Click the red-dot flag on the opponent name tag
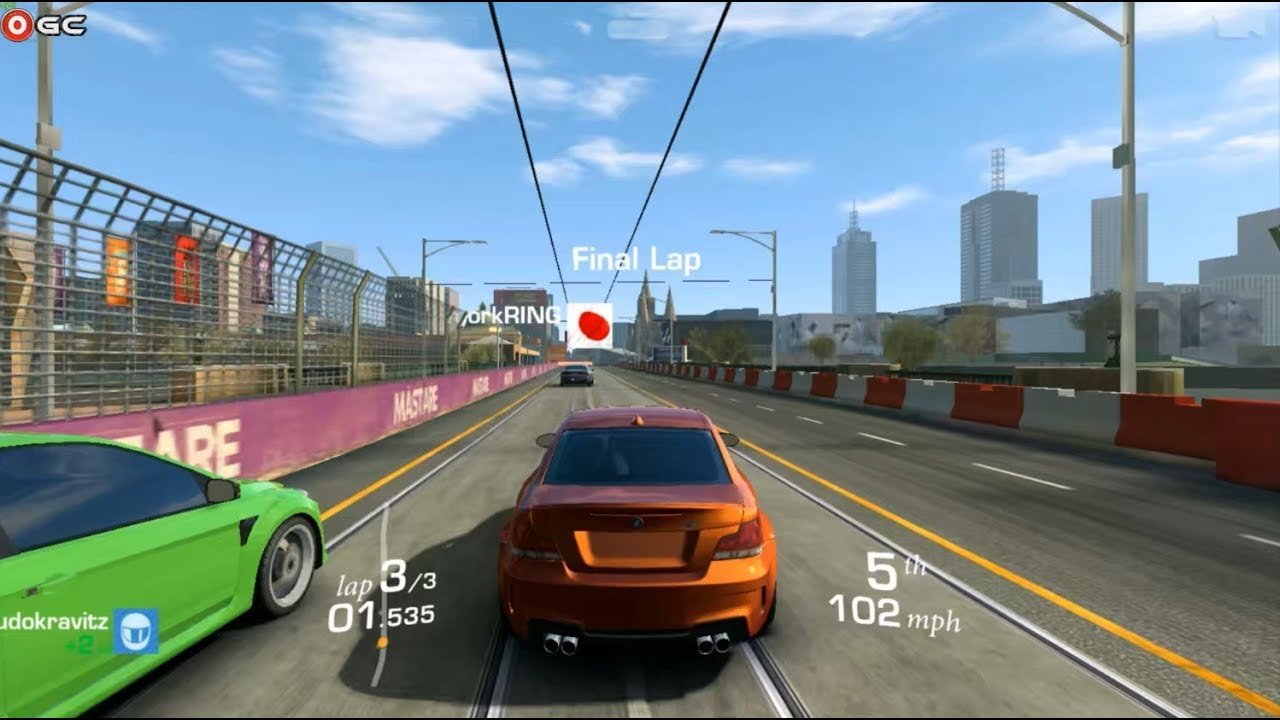 (590, 326)
